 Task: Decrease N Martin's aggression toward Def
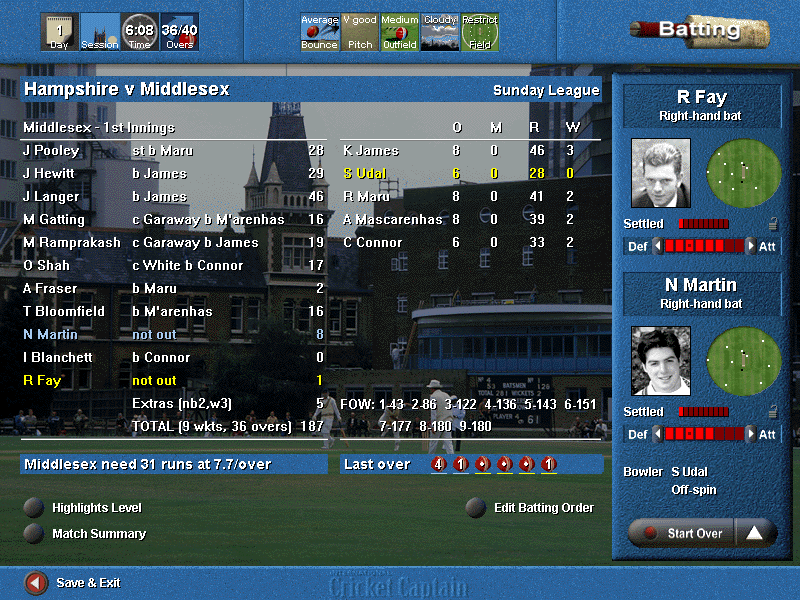click(x=657, y=434)
